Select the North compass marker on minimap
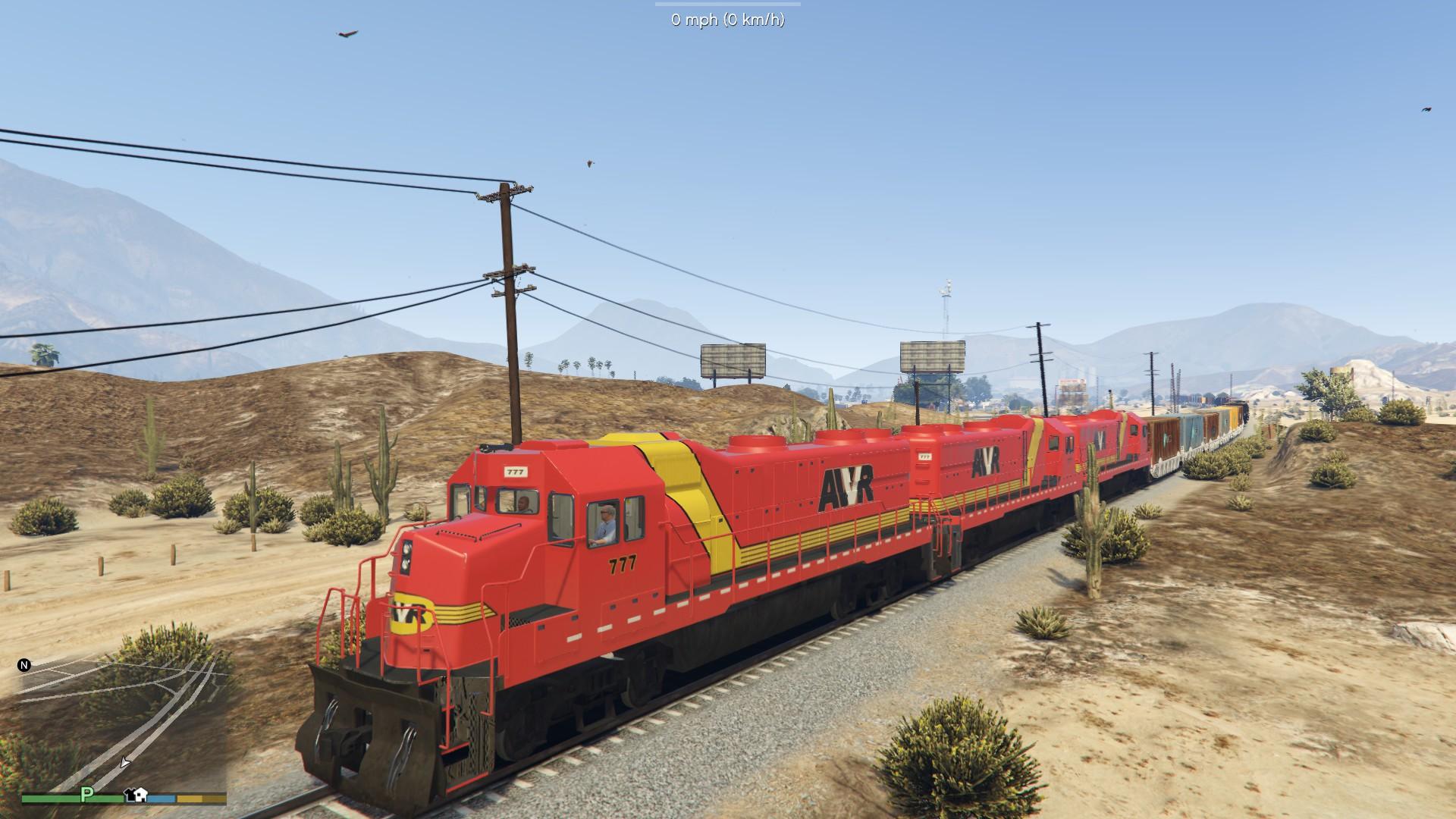The image size is (1456, 819). [x=24, y=665]
